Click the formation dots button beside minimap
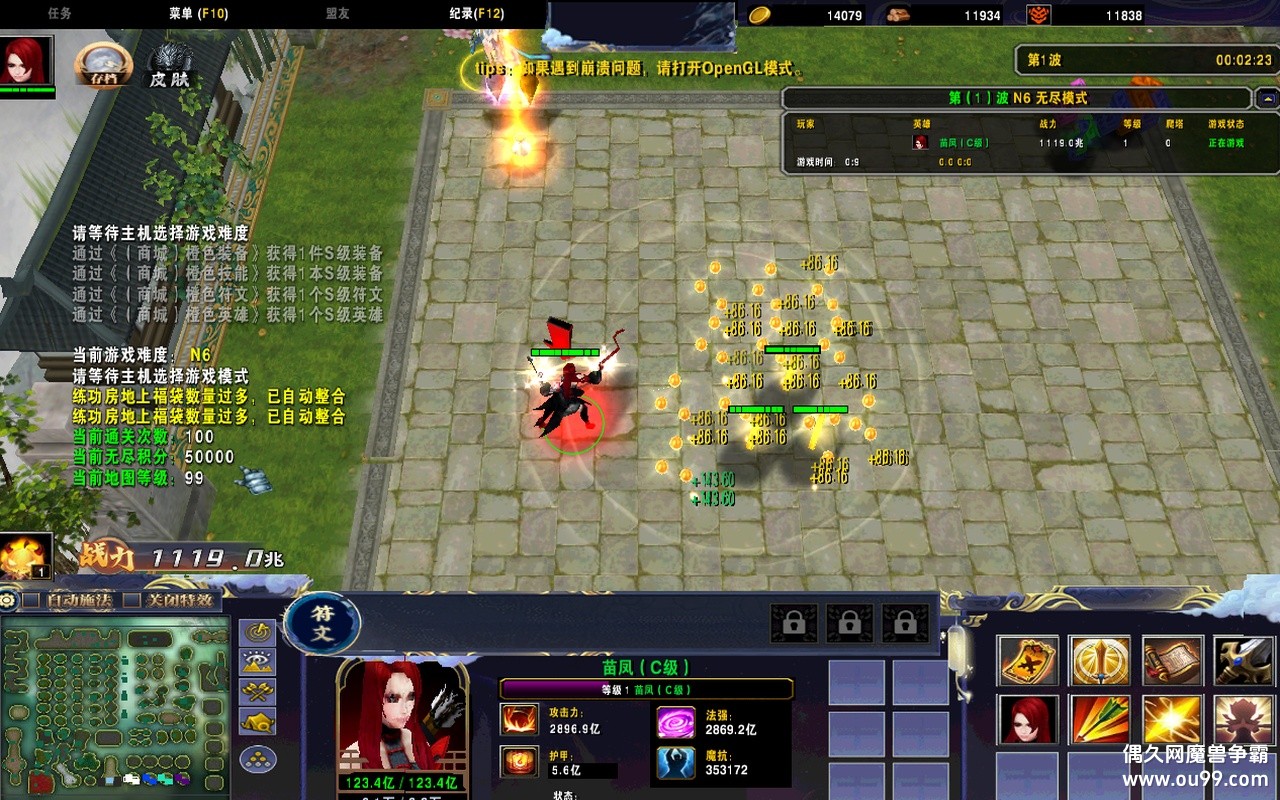The image size is (1280, 800). [x=258, y=759]
